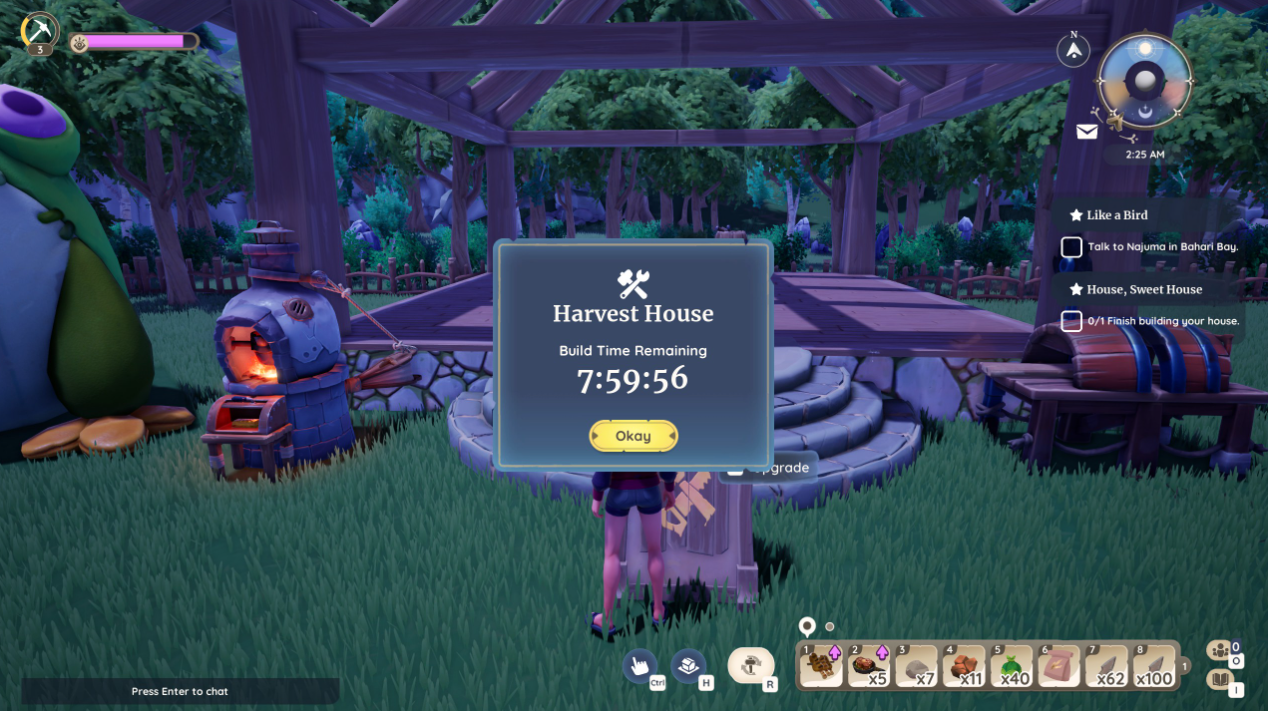Confirm the Harvest House dialog with Okay
The width and height of the screenshot is (1268, 711).
pos(633,436)
